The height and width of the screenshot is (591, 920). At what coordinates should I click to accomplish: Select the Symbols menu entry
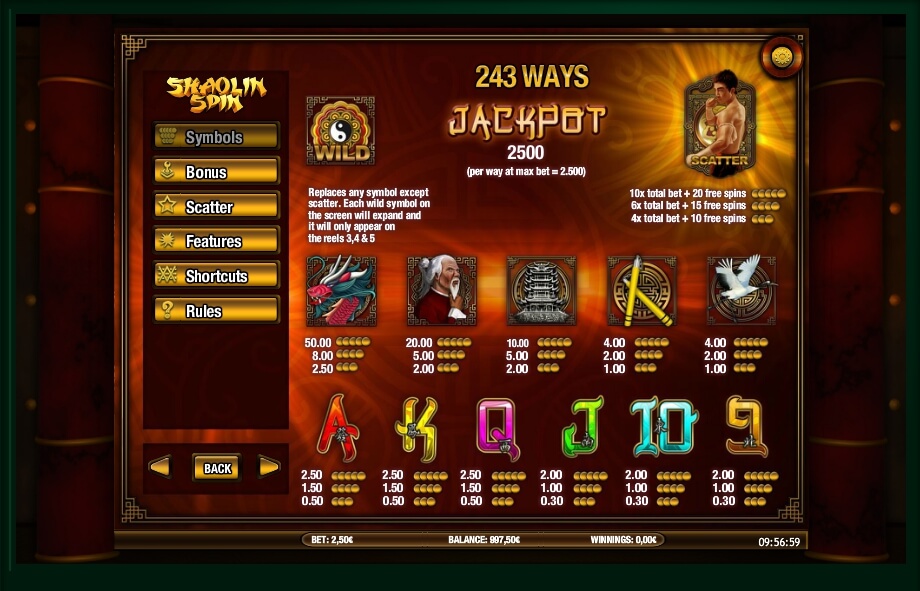[216, 137]
